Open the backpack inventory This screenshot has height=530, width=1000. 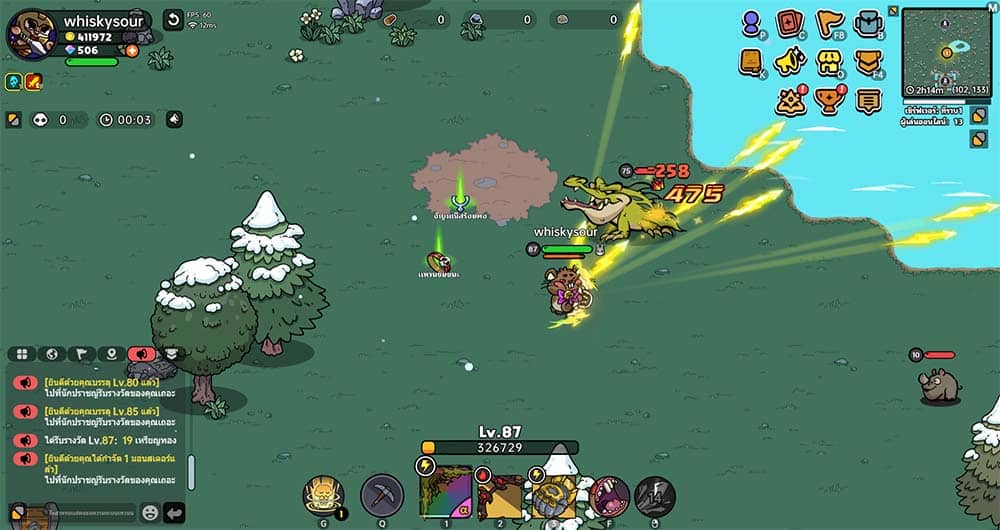click(x=868, y=22)
